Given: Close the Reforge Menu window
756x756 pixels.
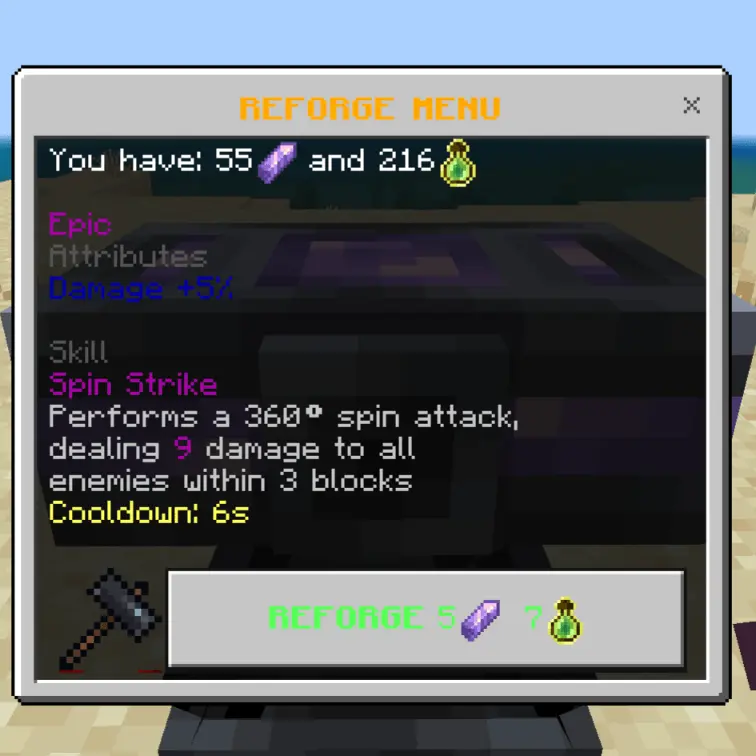Looking at the screenshot, I should tap(691, 105).
